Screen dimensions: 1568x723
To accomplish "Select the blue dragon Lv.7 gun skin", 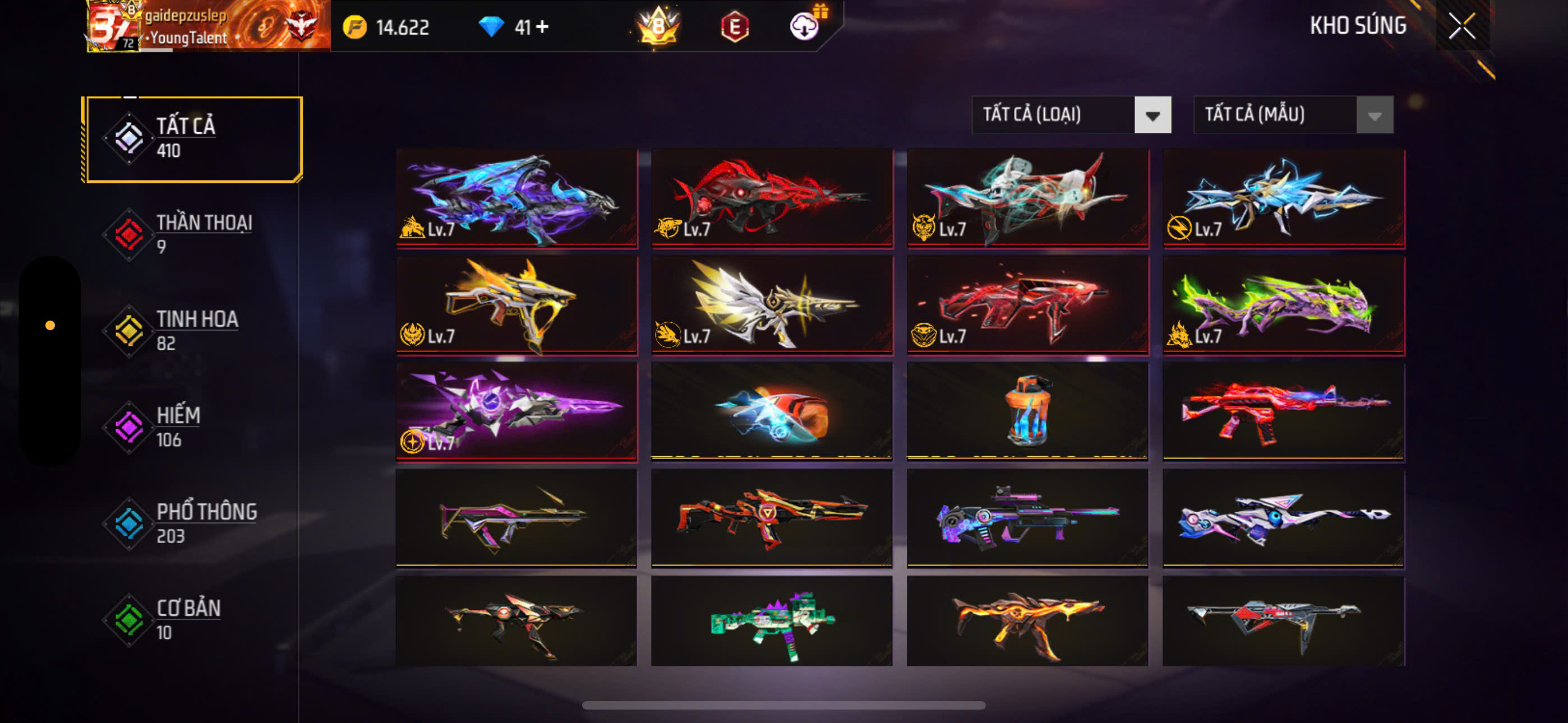I will point(516,198).
